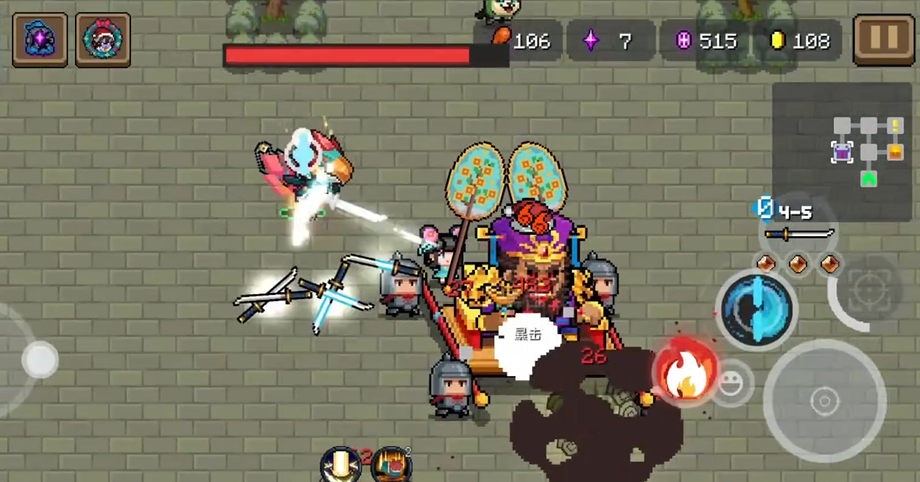Image resolution: width=920 pixels, height=482 pixels.
Task: Pause the game
Action: [x=884, y=40]
